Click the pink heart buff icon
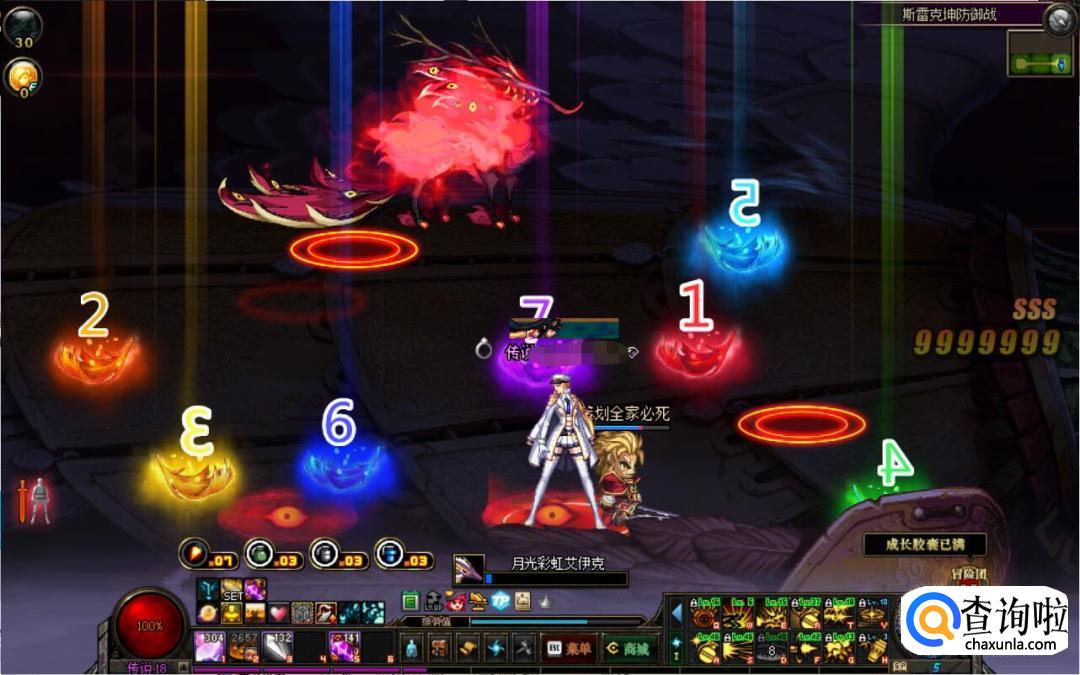Viewport: 1080px width, 675px height. coord(279,612)
